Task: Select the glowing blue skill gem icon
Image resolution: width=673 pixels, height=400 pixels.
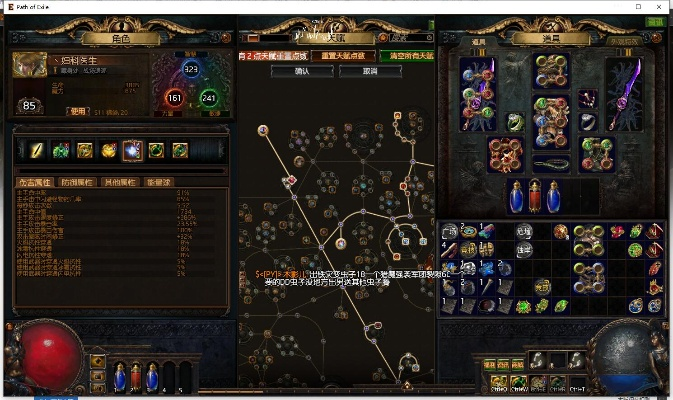Action: (132, 151)
